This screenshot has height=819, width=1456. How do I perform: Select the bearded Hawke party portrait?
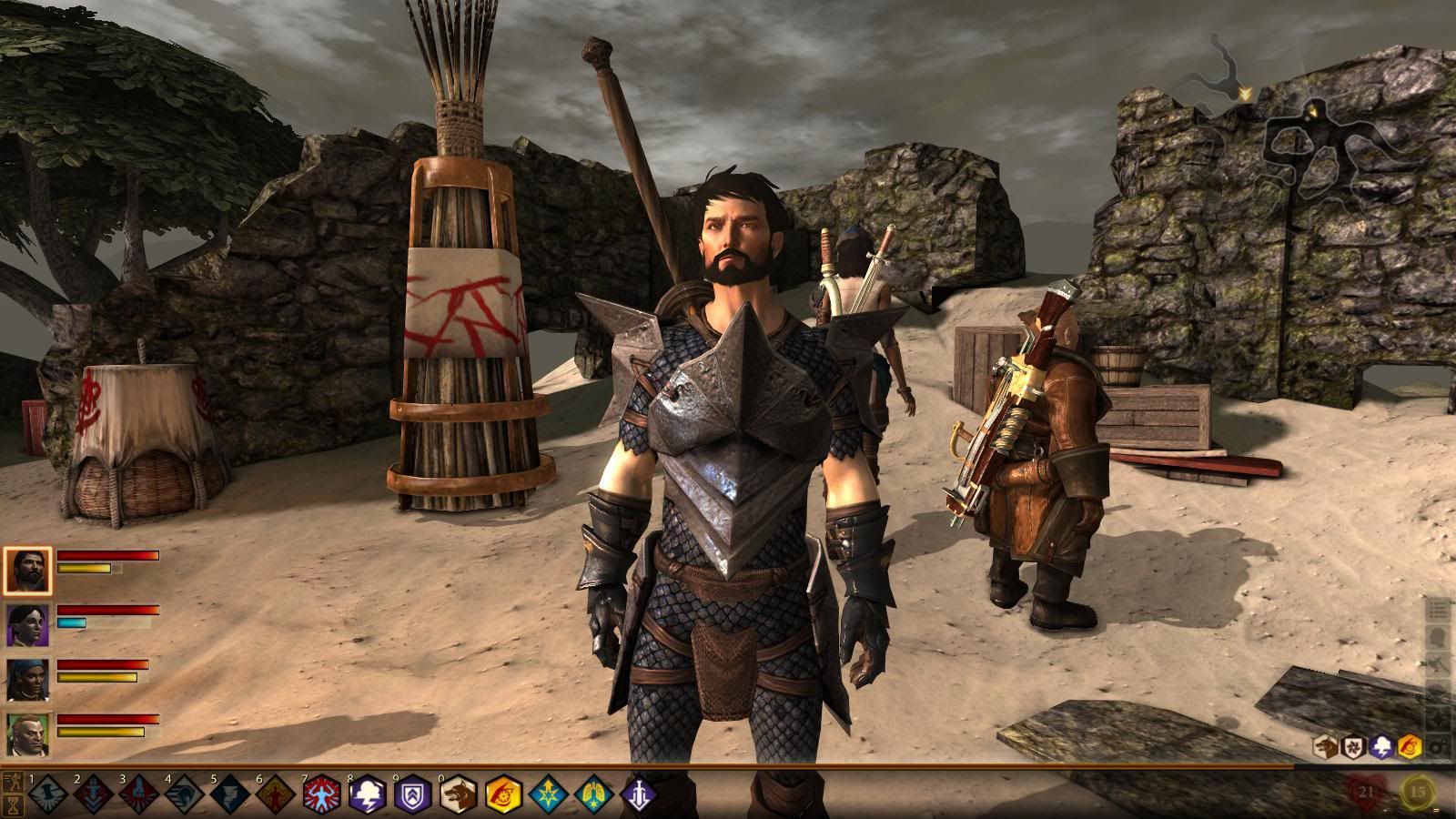click(28, 571)
